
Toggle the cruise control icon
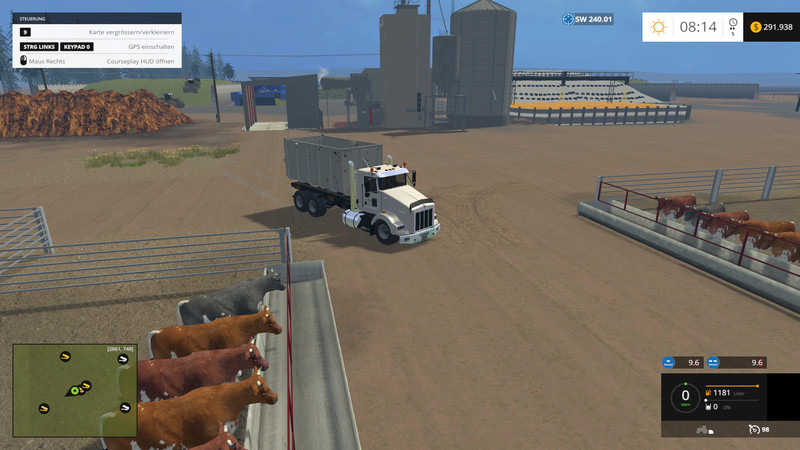pos(752,429)
